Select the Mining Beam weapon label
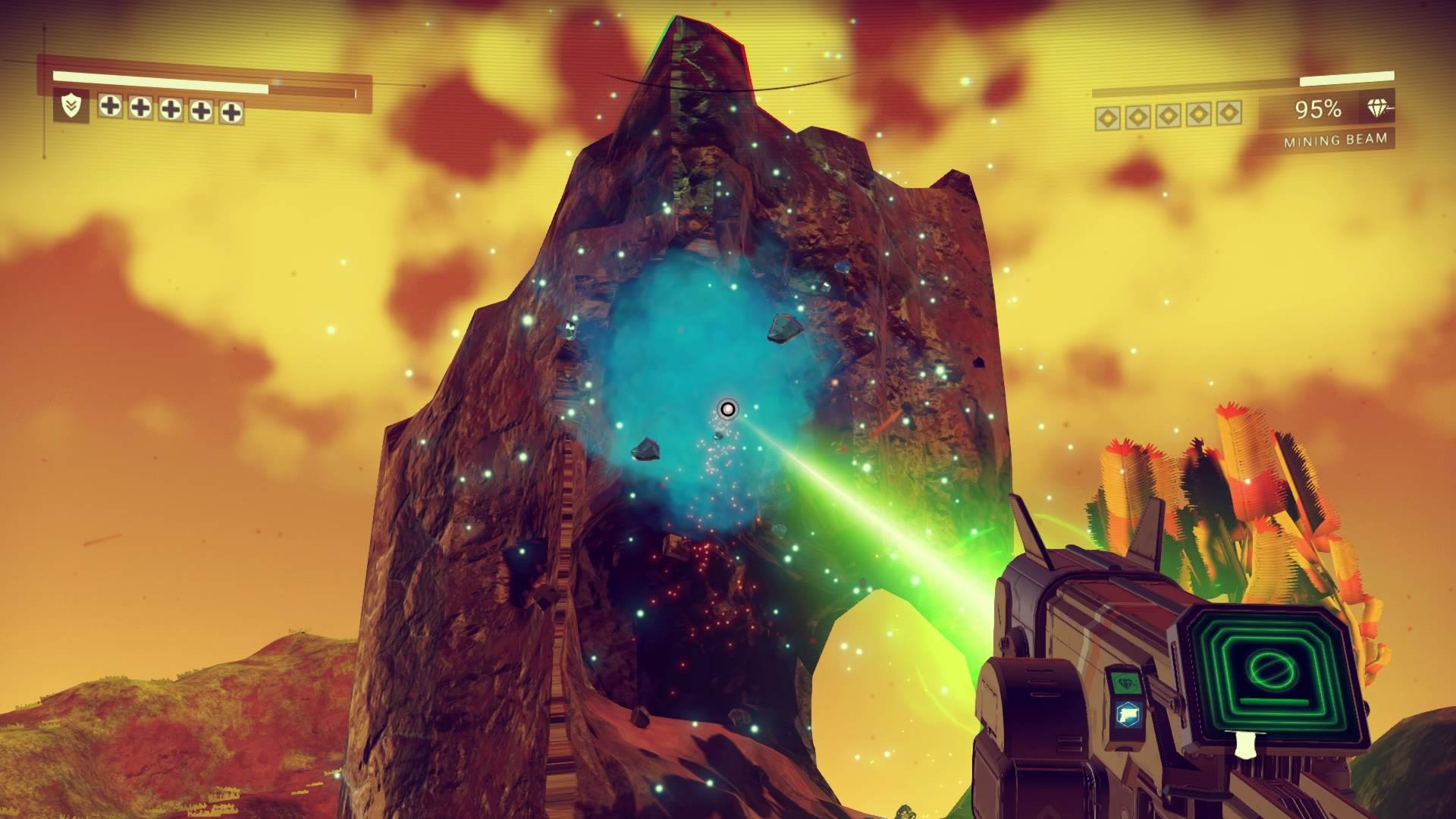The height and width of the screenshot is (819, 1456). 1335,140
